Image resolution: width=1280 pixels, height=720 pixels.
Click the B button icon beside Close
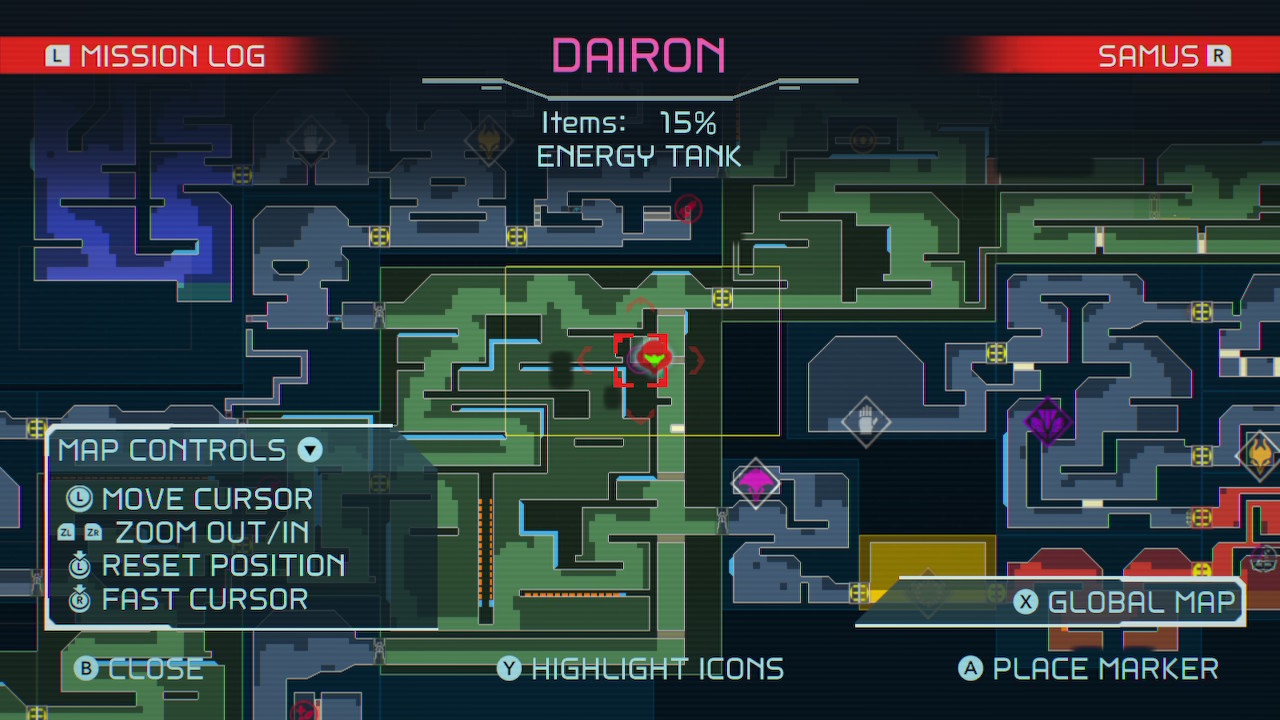85,668
